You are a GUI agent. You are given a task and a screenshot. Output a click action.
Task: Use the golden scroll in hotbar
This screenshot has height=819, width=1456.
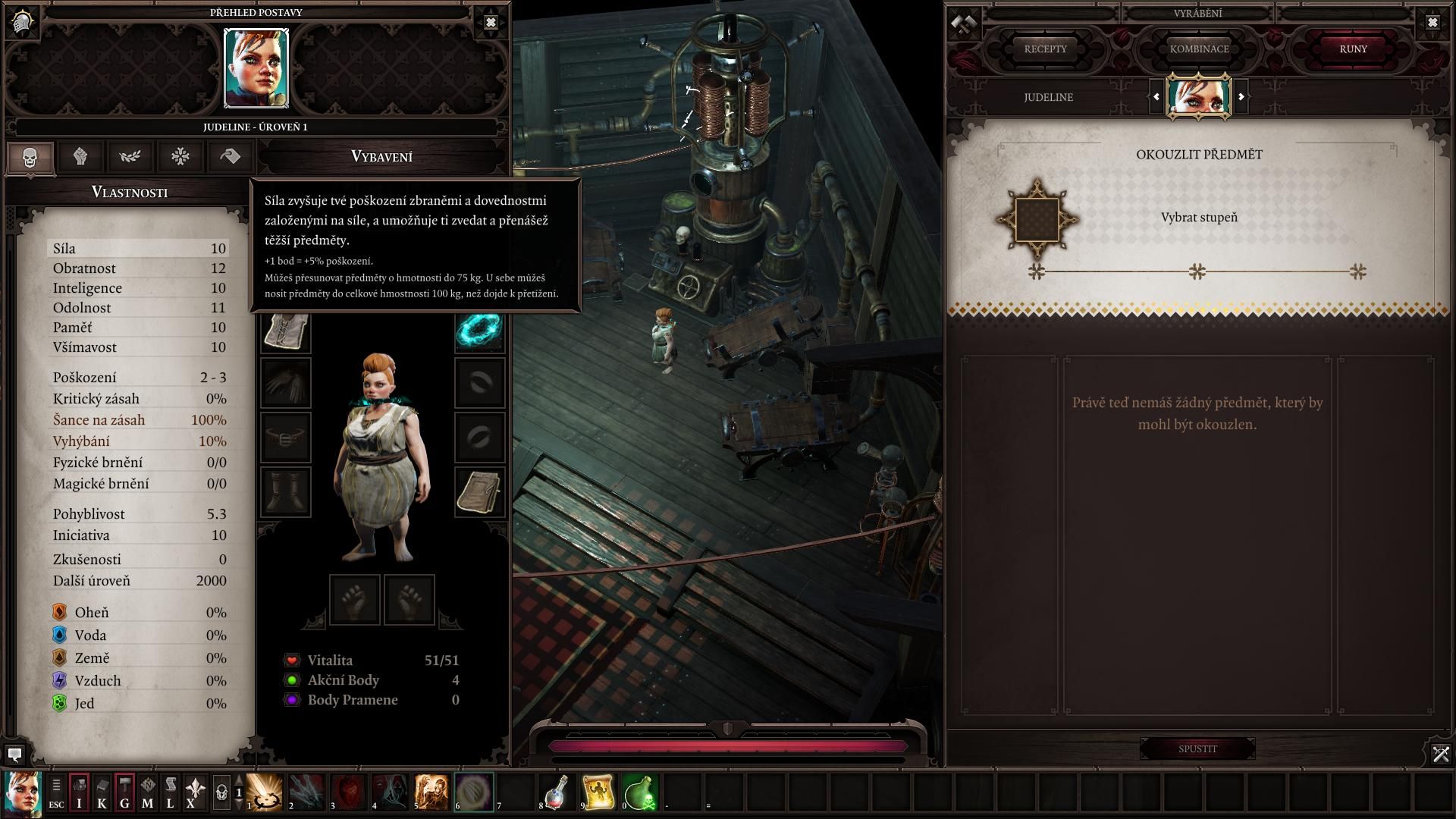click(598, 792)
